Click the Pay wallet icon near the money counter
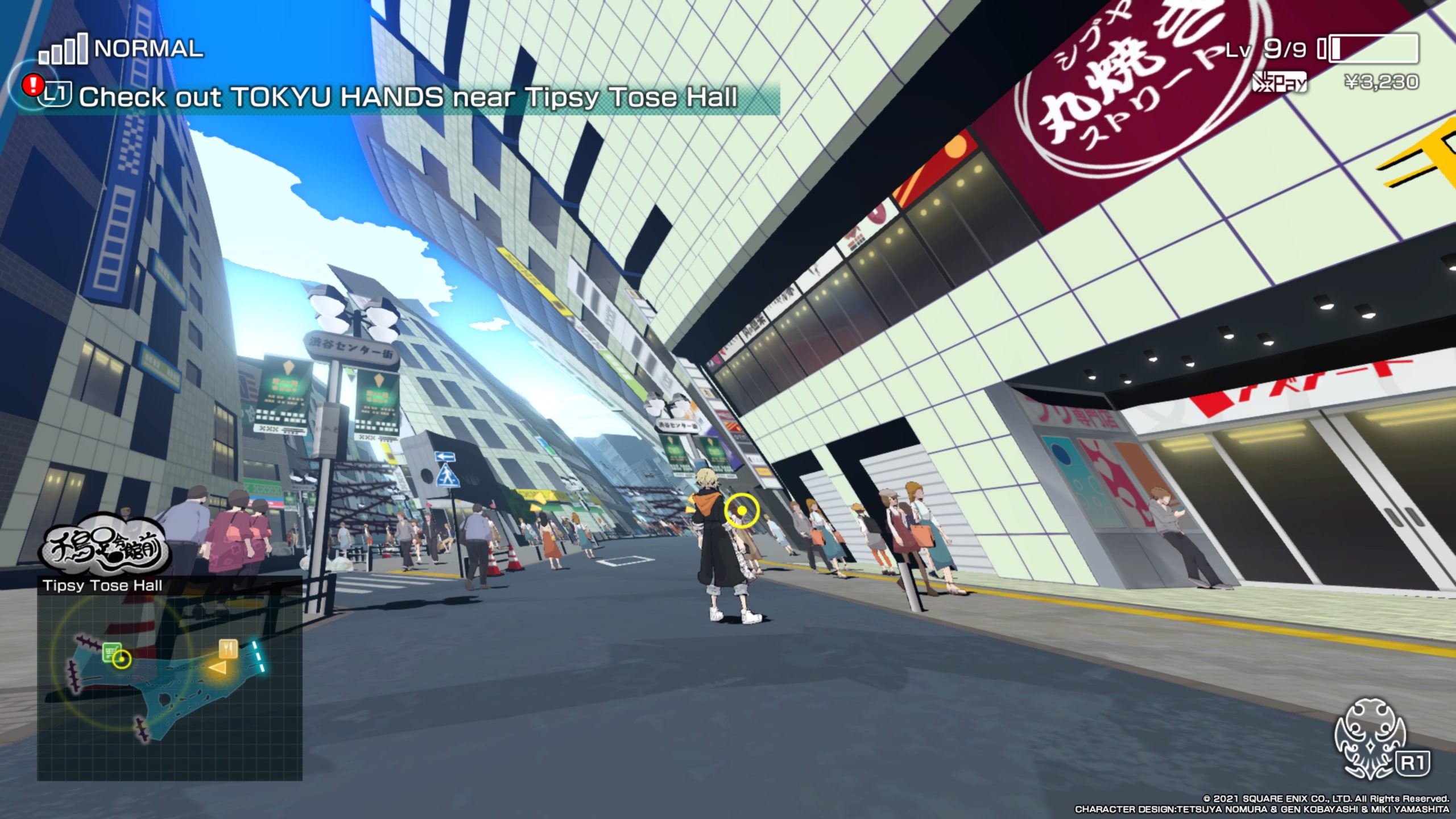The width and height of the screenshot is (1456, 819). [1279, 84]
